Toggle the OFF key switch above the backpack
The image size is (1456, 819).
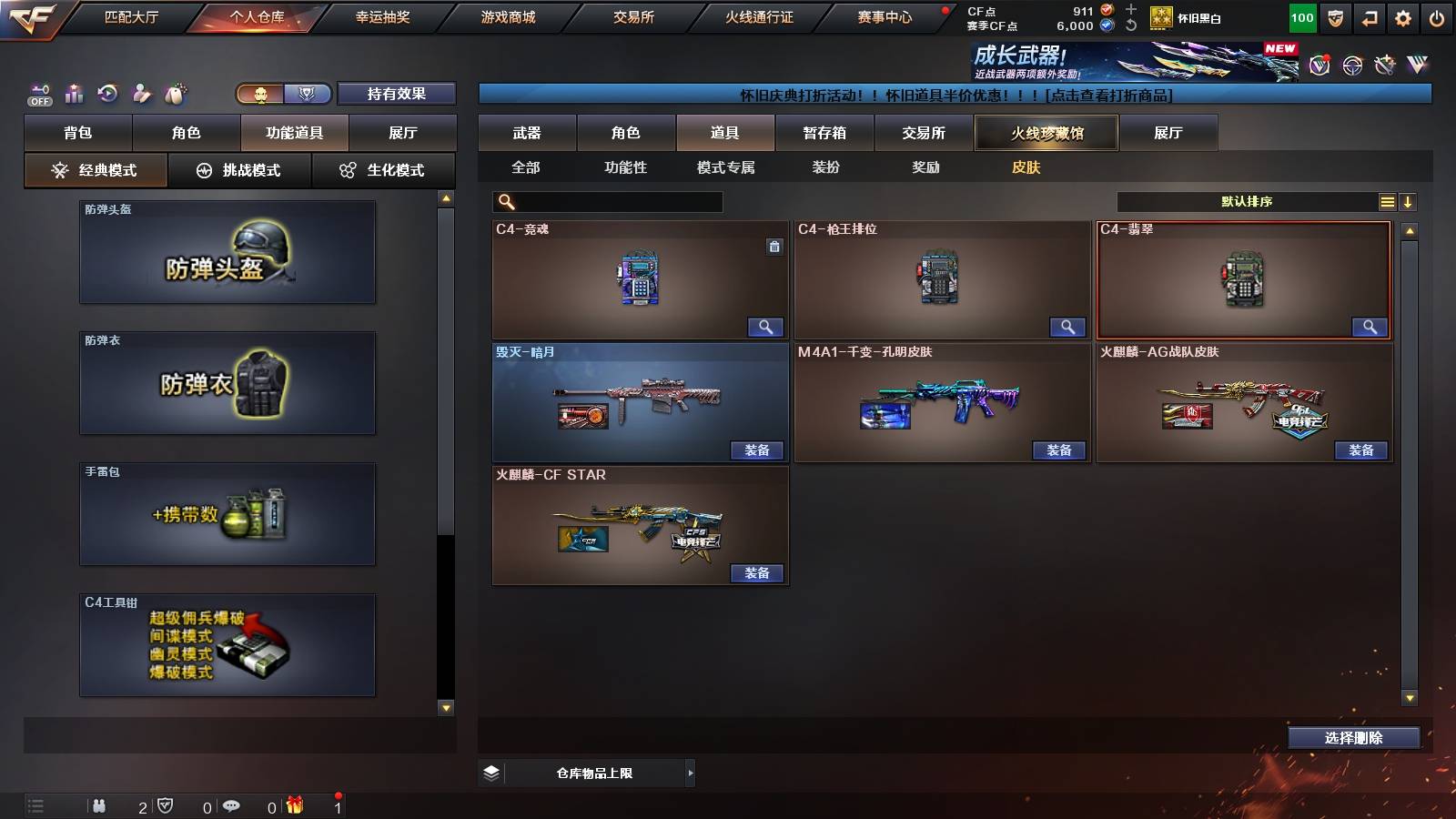[38, 91]
